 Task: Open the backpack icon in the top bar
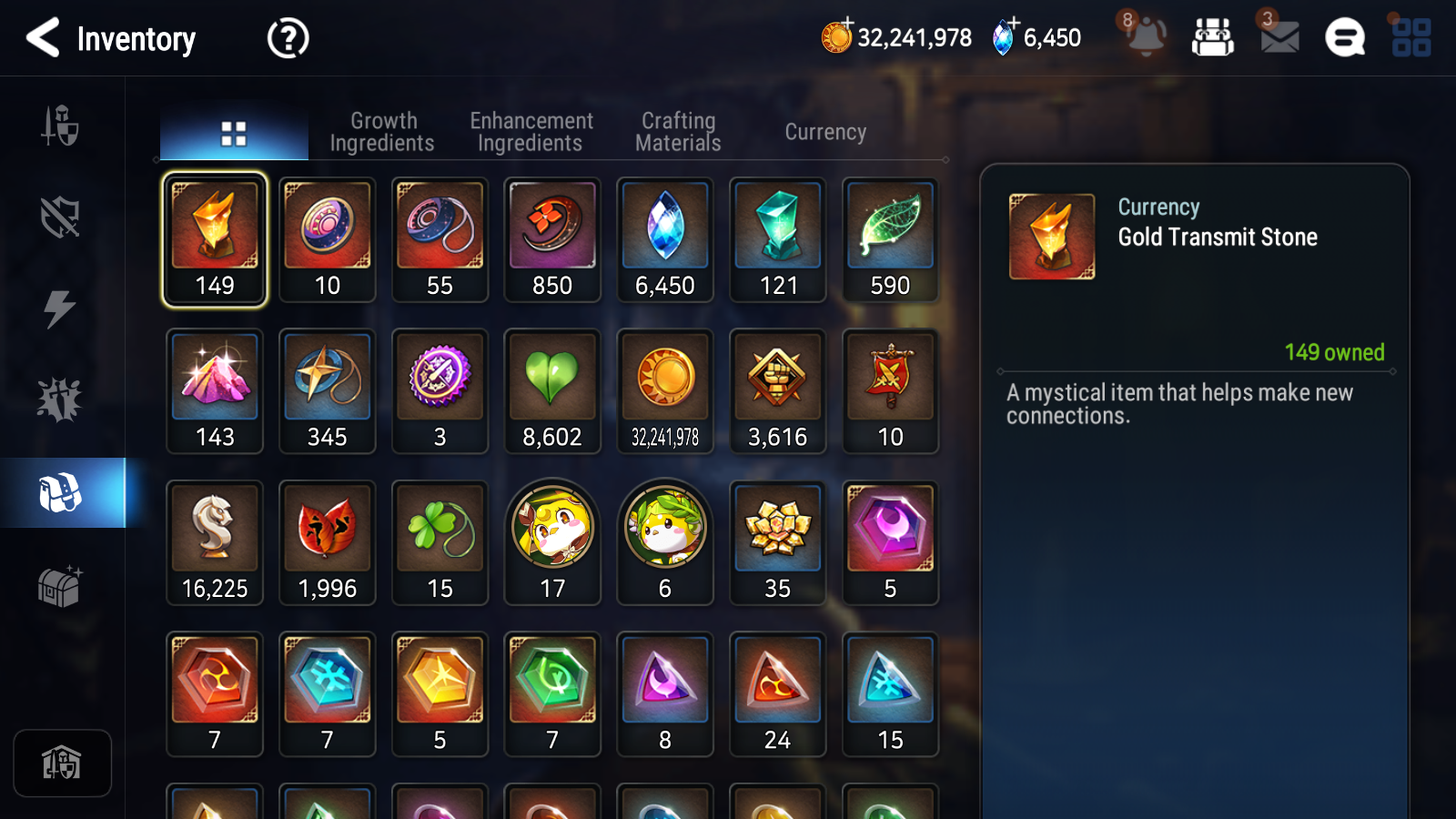pos(1214,38)
